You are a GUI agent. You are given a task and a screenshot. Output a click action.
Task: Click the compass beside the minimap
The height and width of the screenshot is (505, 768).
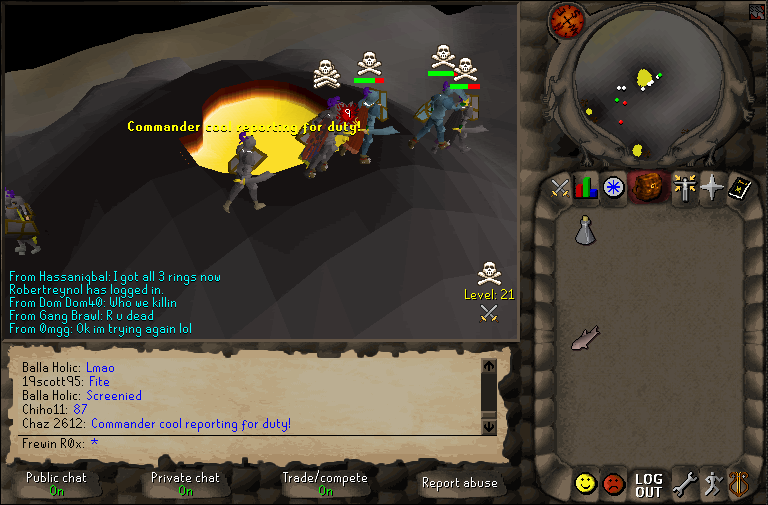pos(566,22)
